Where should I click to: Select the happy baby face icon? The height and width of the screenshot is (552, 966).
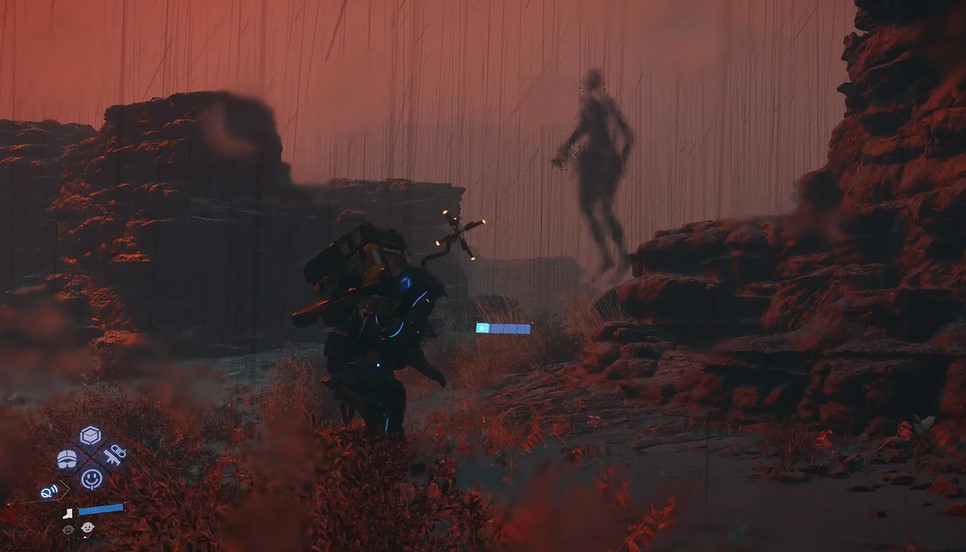pyautogui.click(x=88, y=527)
